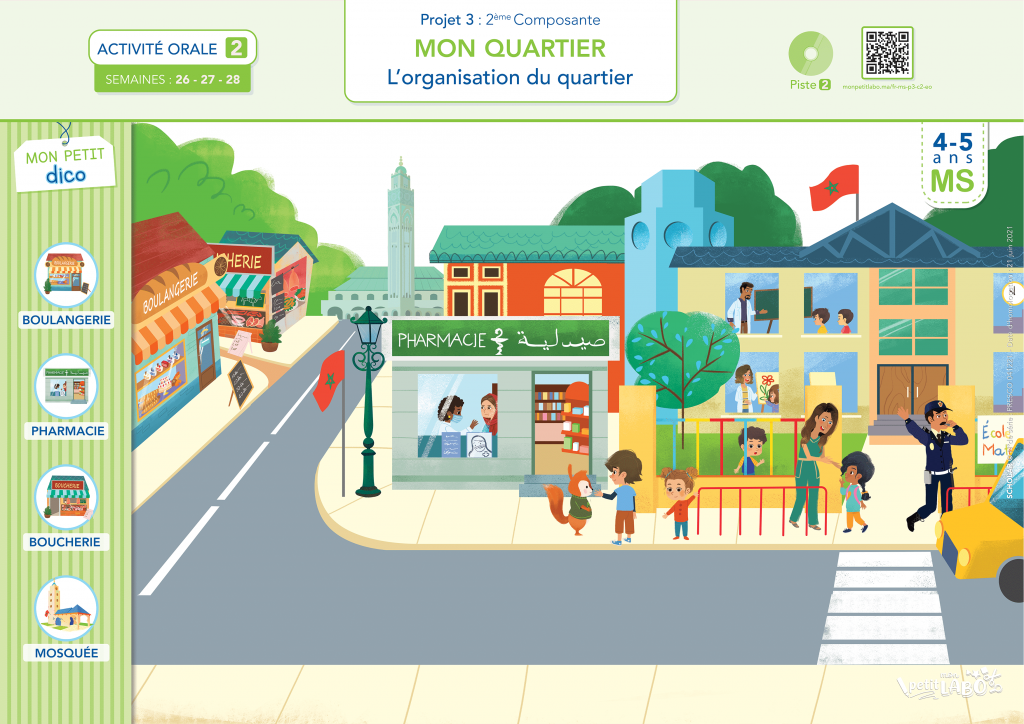Click the QR code image

coord(887,52)
